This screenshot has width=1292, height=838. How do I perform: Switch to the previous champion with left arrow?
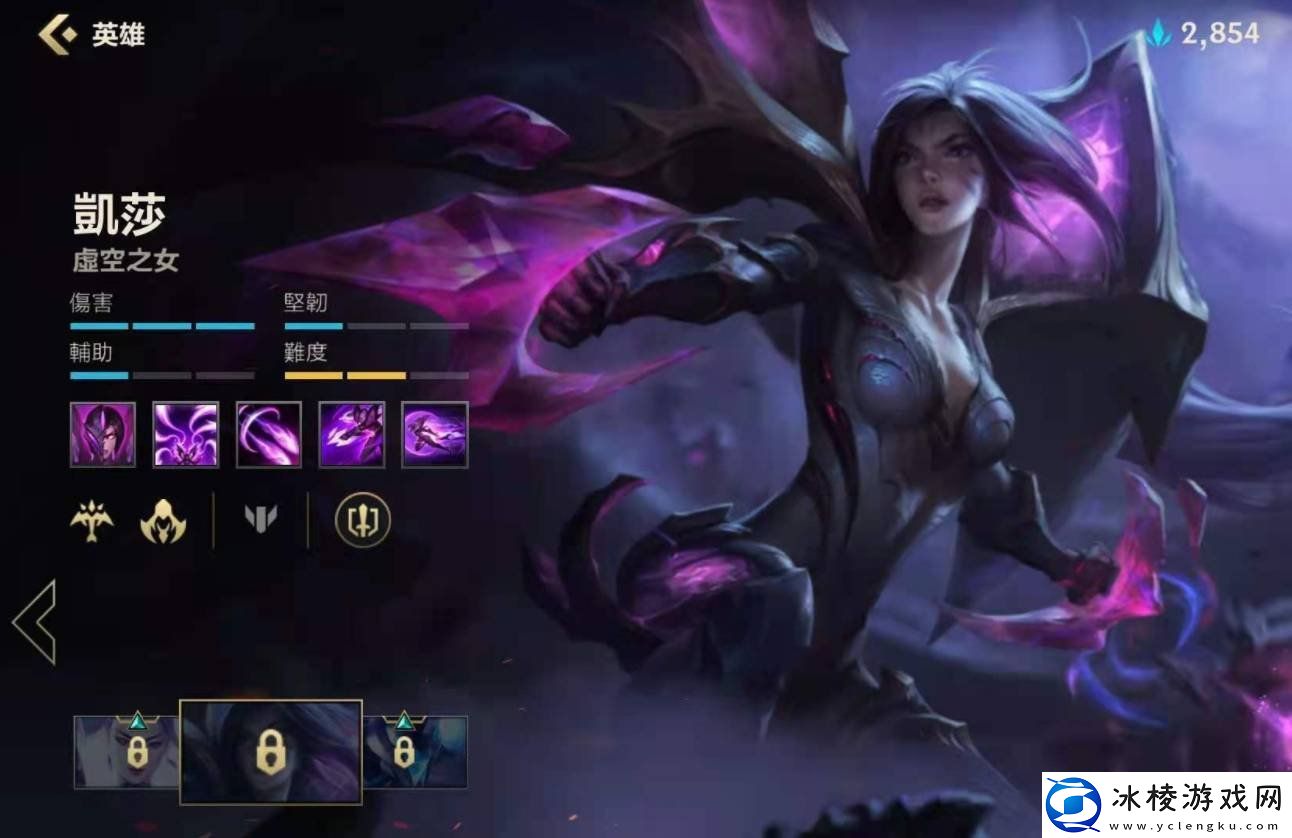35,622
